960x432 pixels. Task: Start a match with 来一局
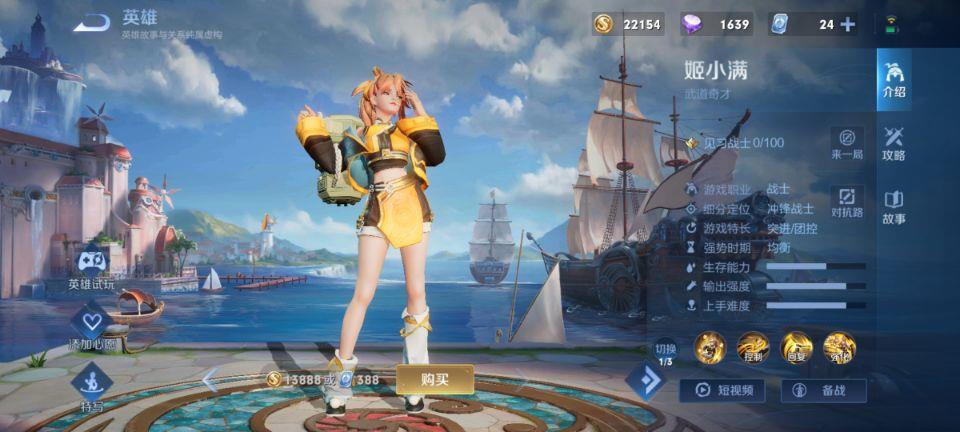[x=847, y=143]
